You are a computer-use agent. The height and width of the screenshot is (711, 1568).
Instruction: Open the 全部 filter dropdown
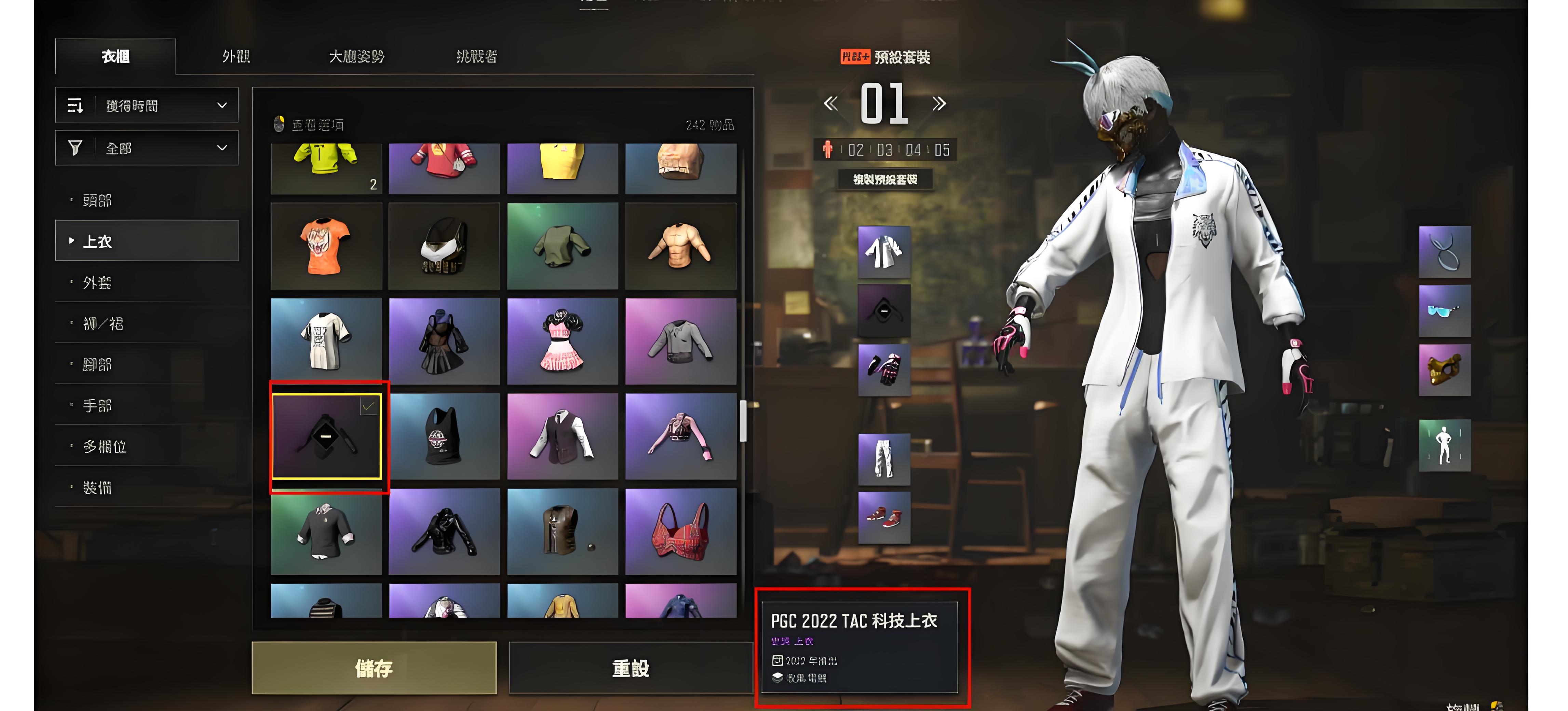[x=147, y=148]
